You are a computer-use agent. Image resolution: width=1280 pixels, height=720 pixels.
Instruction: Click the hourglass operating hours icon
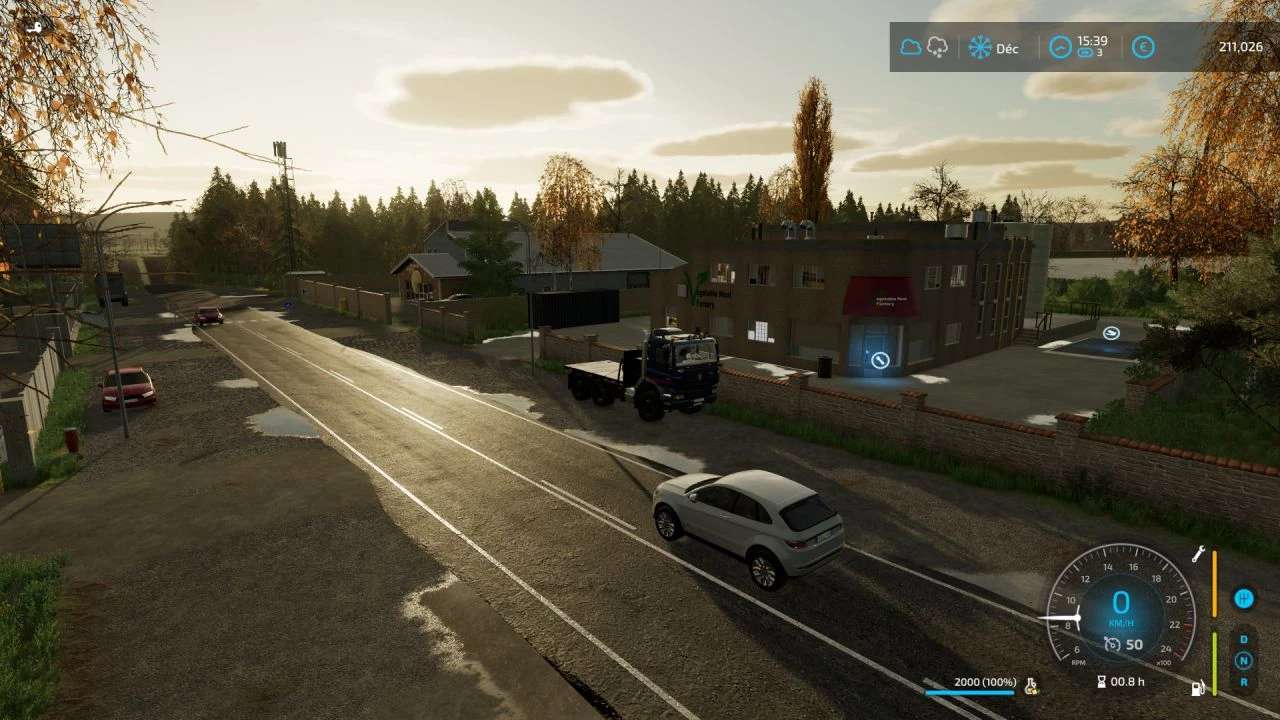pos(1101,682)
